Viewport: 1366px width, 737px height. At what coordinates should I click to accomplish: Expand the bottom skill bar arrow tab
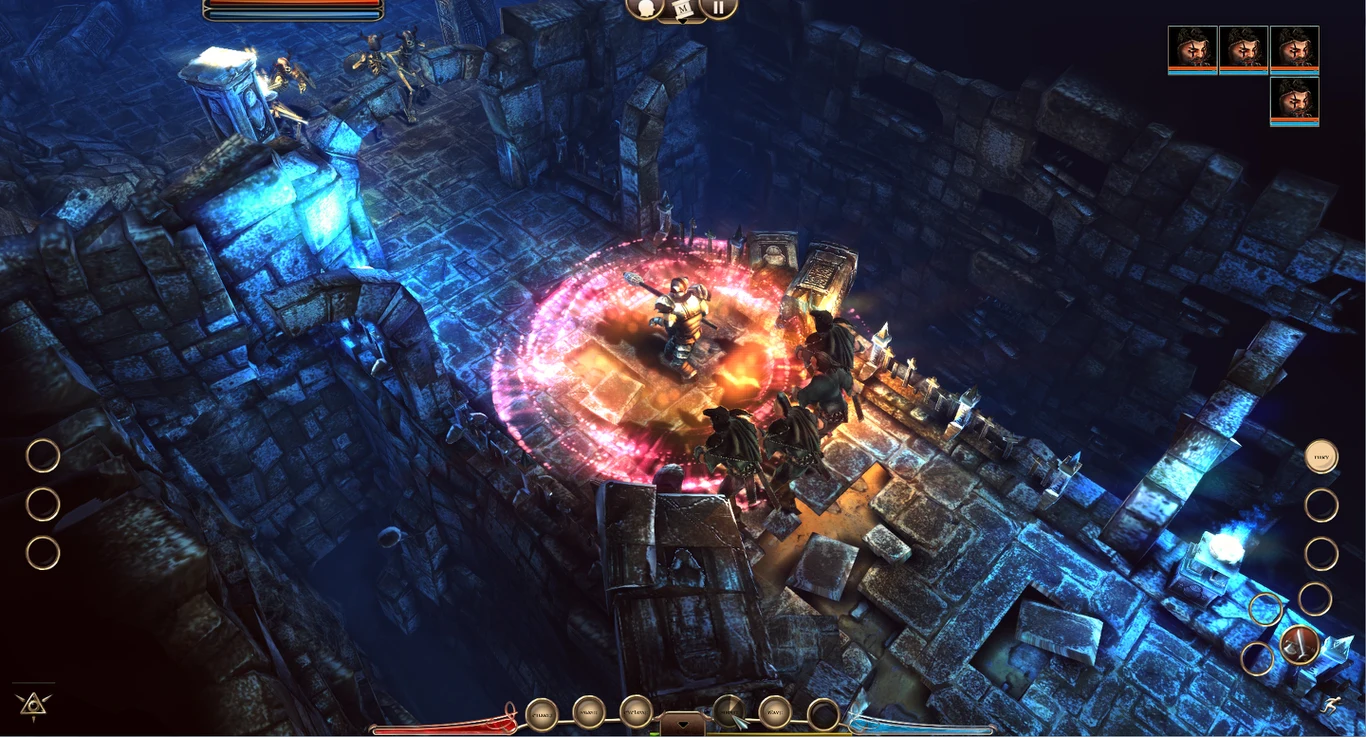pos(683,723)
